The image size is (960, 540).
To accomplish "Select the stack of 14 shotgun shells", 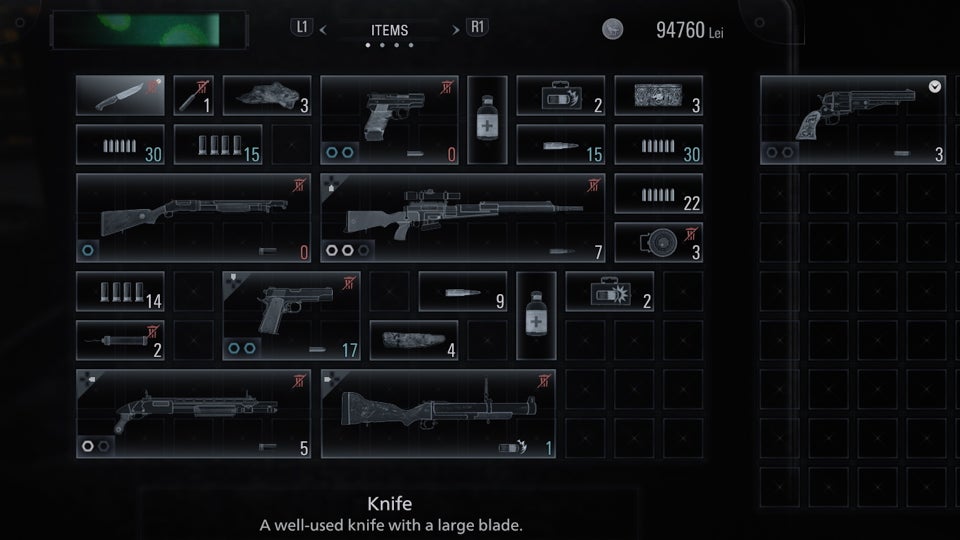I will (x=120, y=291).
